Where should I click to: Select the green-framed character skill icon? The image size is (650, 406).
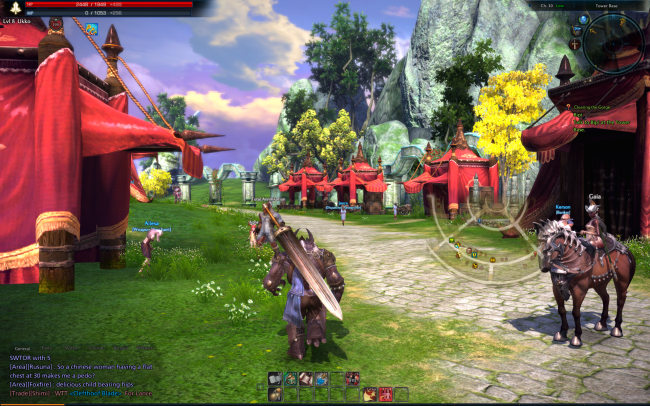289,379
